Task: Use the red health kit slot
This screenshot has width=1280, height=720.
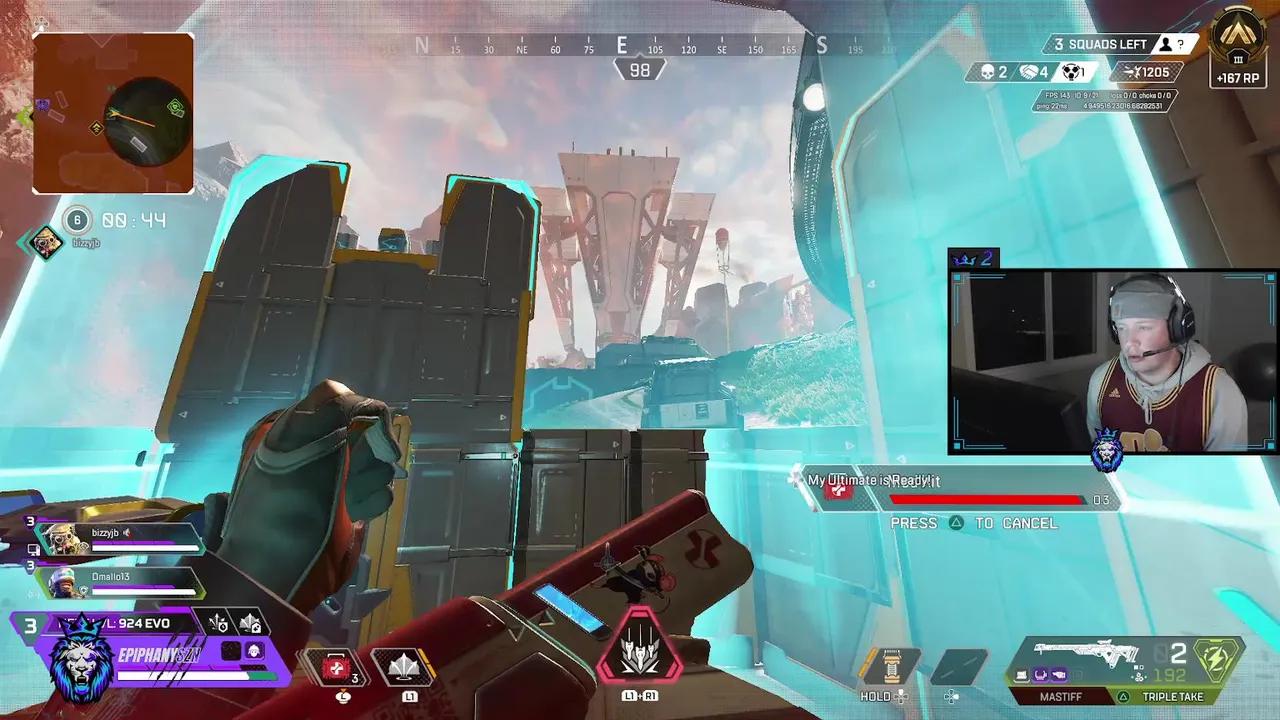Action: click(x=338, y=667)
